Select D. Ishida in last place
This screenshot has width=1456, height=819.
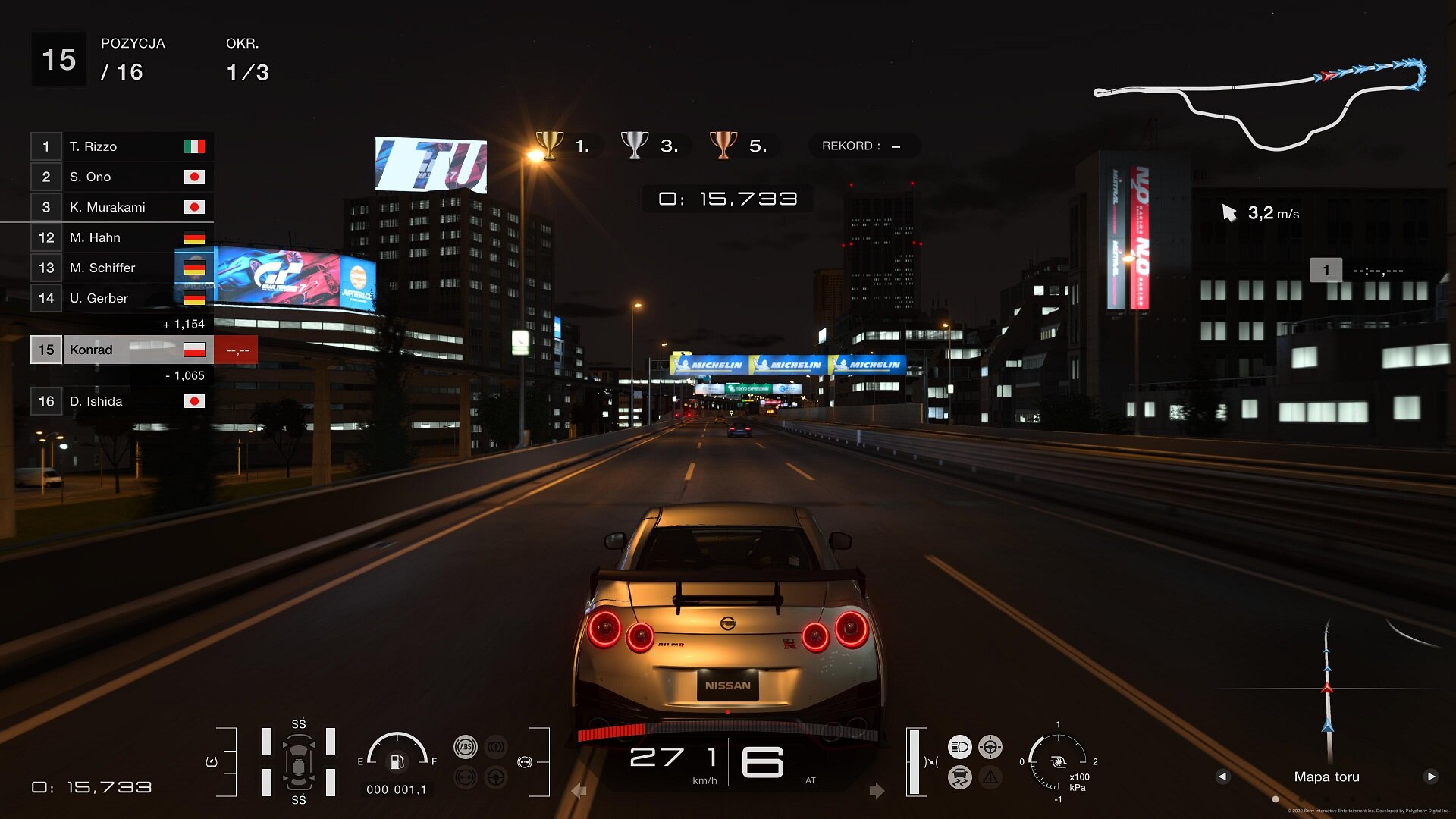[x=121, y=401]
